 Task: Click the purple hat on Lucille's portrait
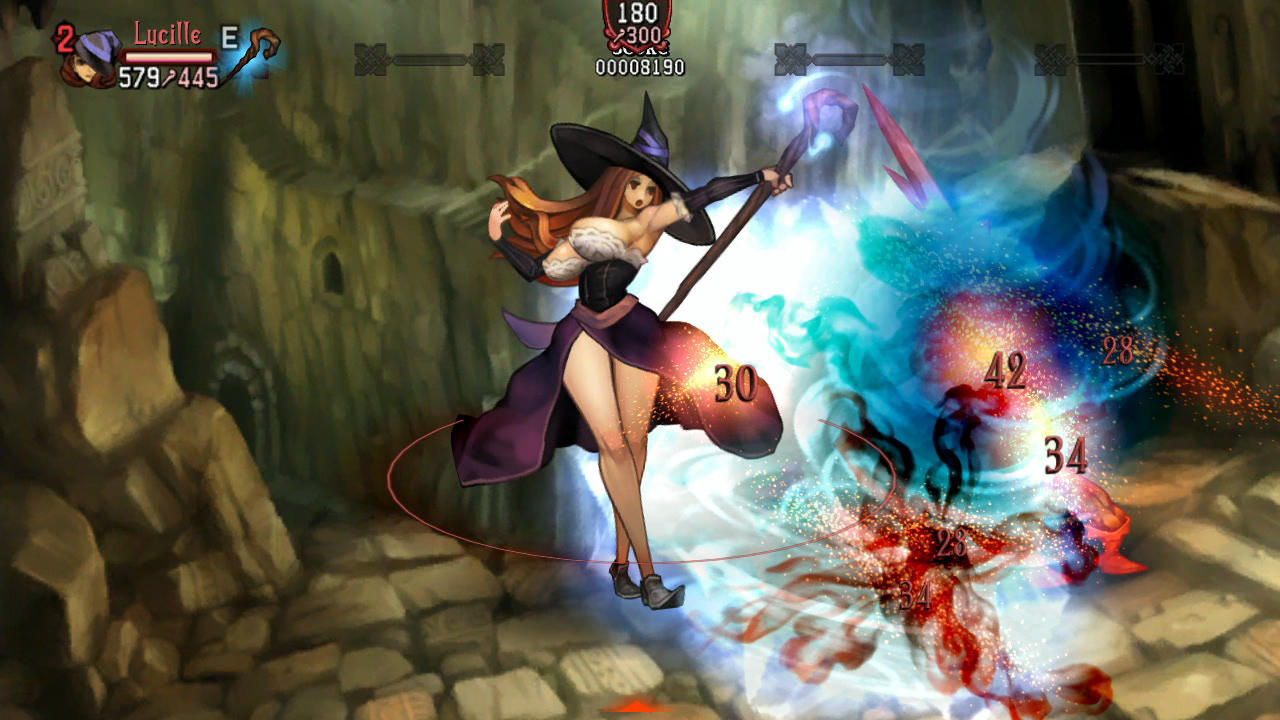pos(95,45)
